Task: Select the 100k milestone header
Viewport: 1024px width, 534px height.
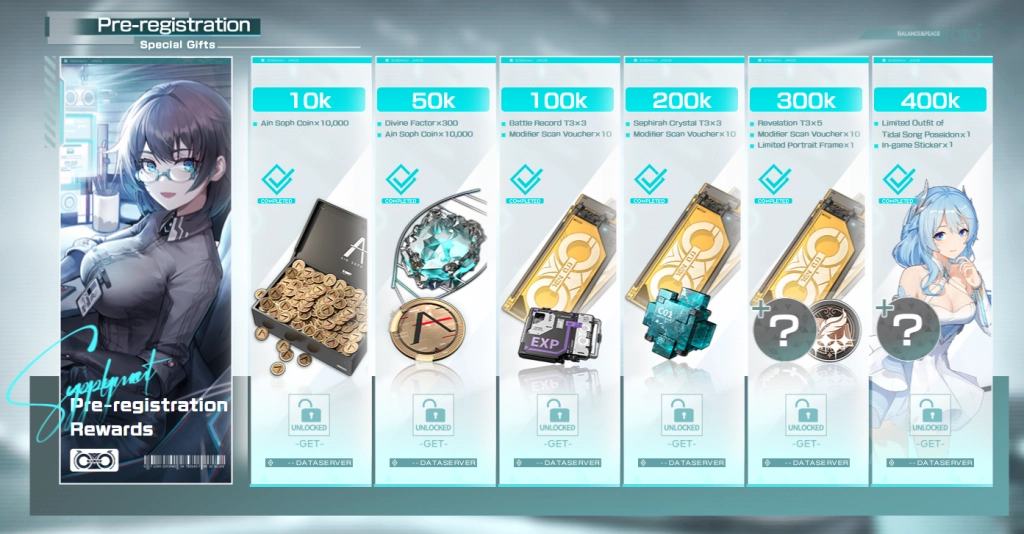Action: 557,100
